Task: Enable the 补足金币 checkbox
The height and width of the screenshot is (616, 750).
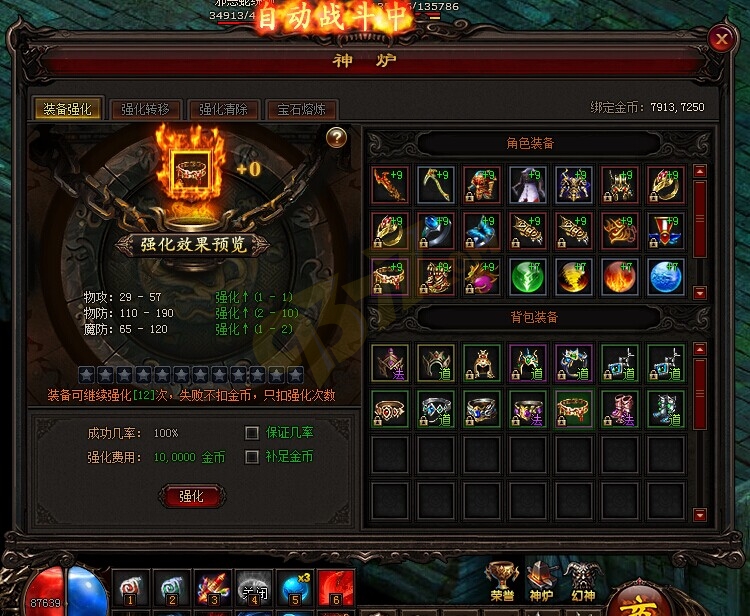Action: tap(253, 457)
